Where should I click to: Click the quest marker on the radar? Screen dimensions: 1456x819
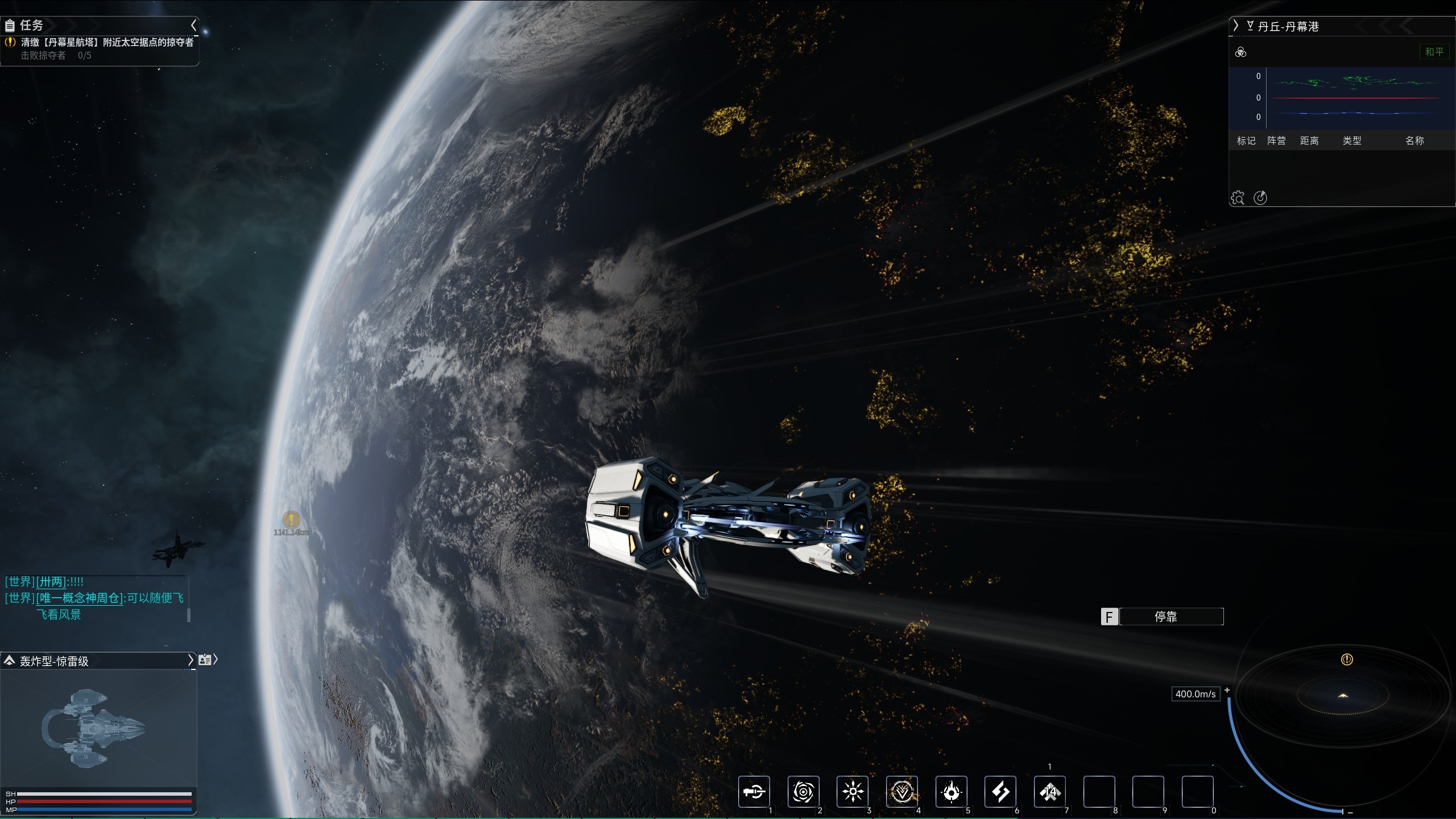[x=1347, y=660]
